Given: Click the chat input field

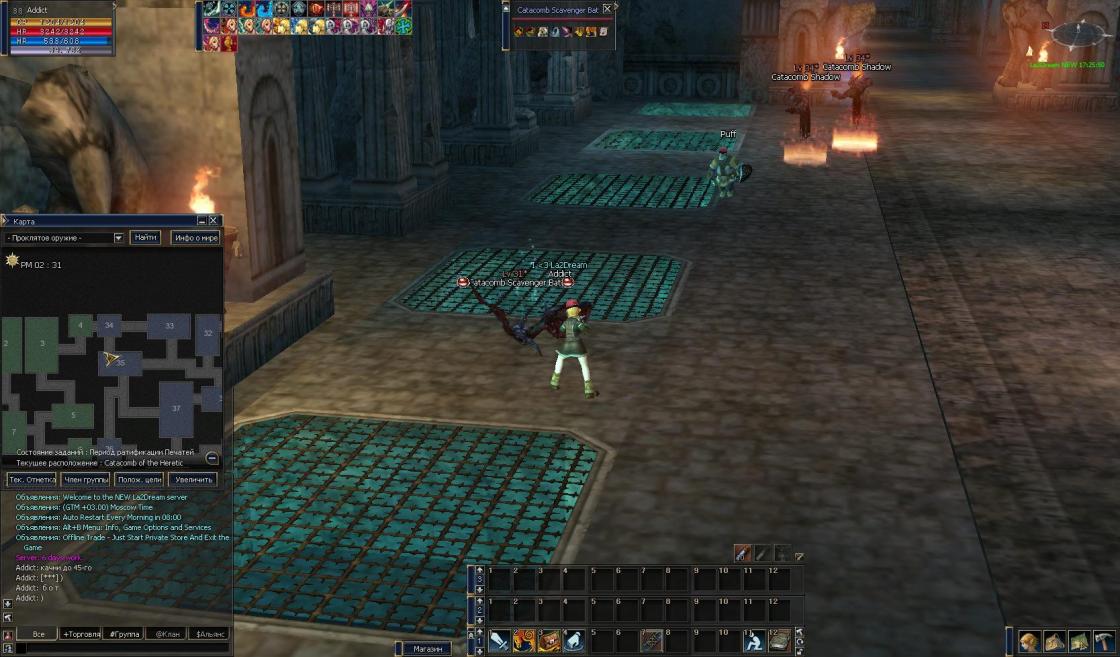Looking at the screenshot, I should click(120, 649).
